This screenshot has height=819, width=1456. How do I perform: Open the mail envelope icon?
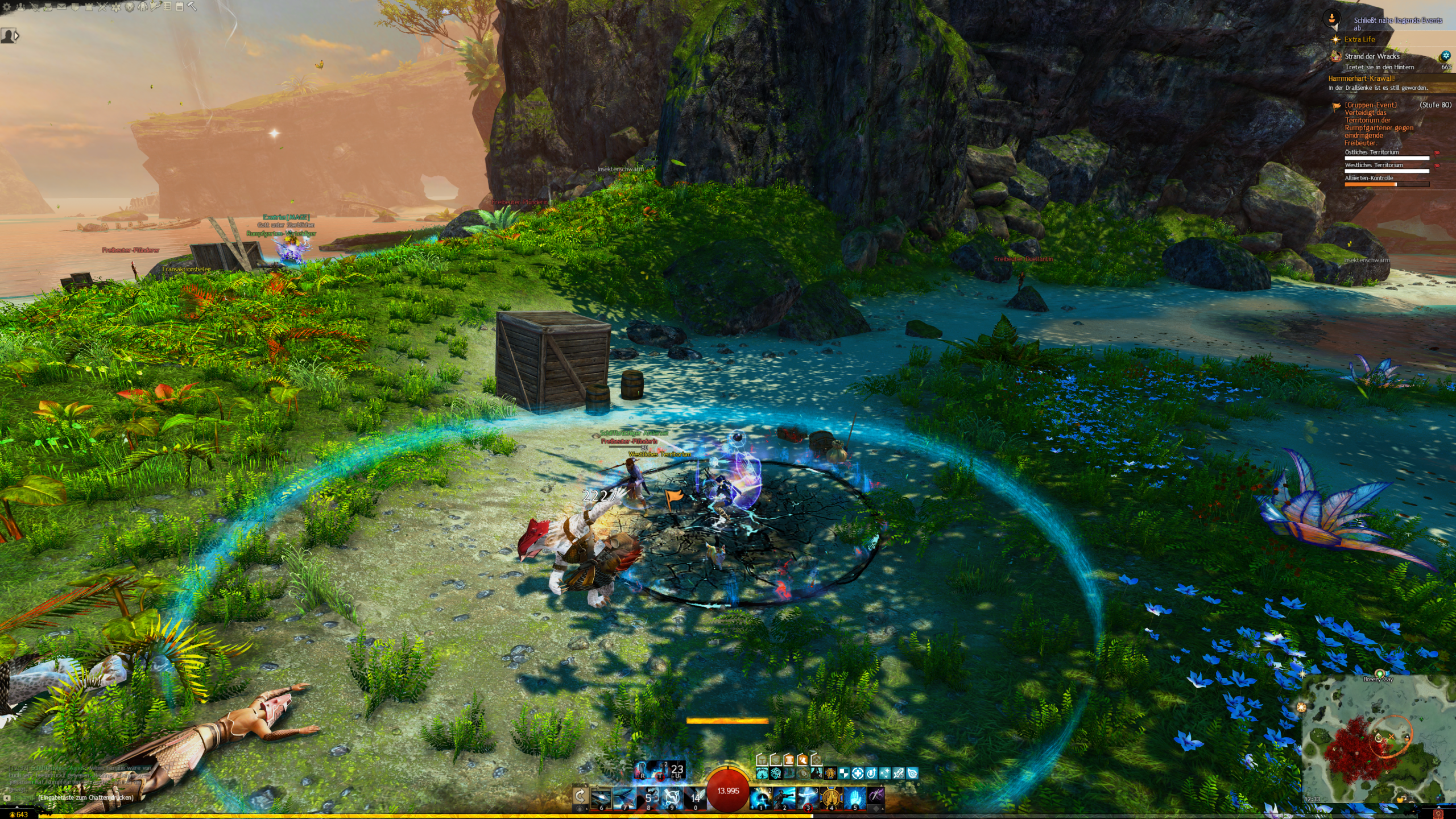[61, 7]
